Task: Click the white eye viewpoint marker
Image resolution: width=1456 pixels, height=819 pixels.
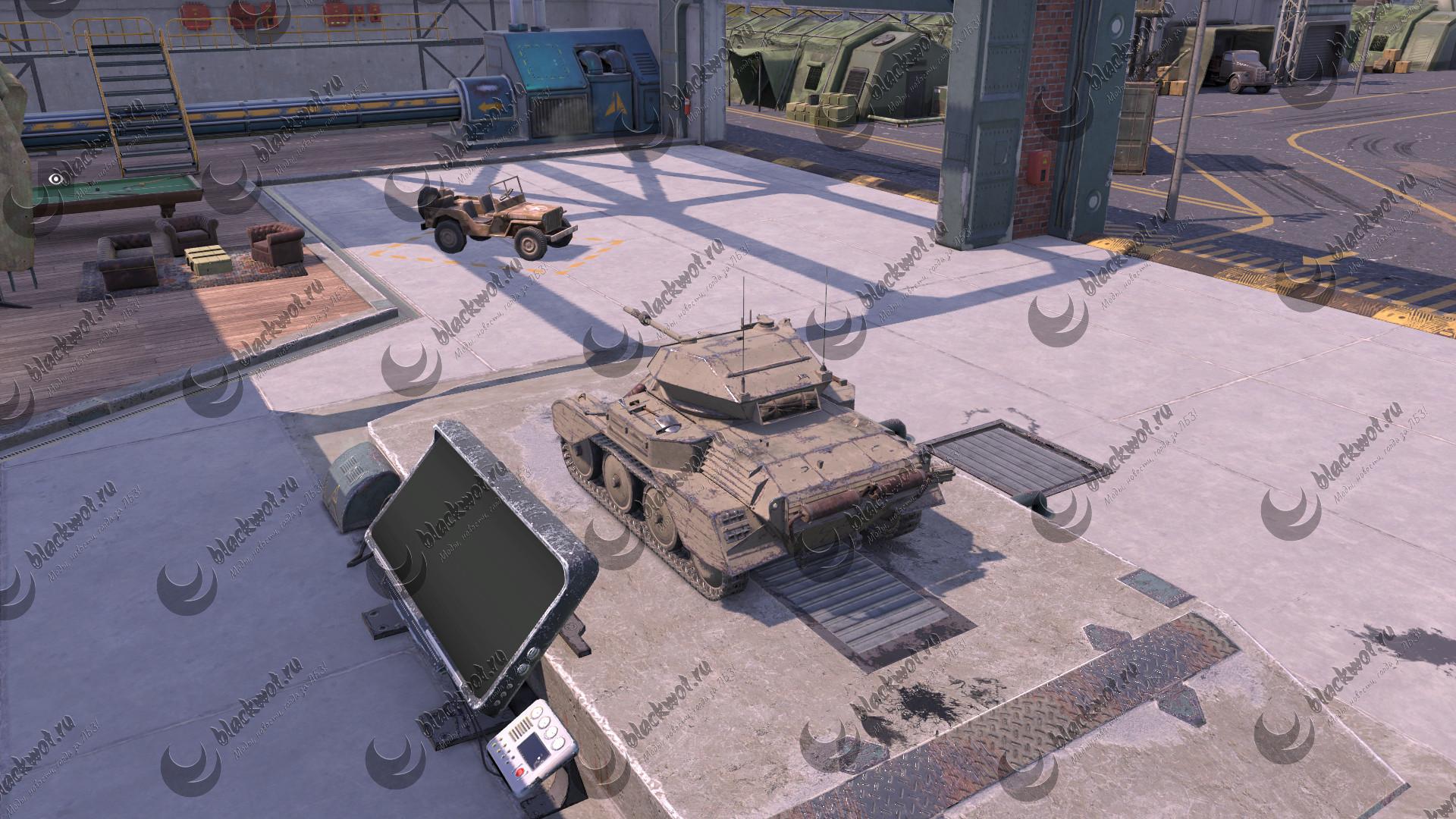Action: [55, 179]
